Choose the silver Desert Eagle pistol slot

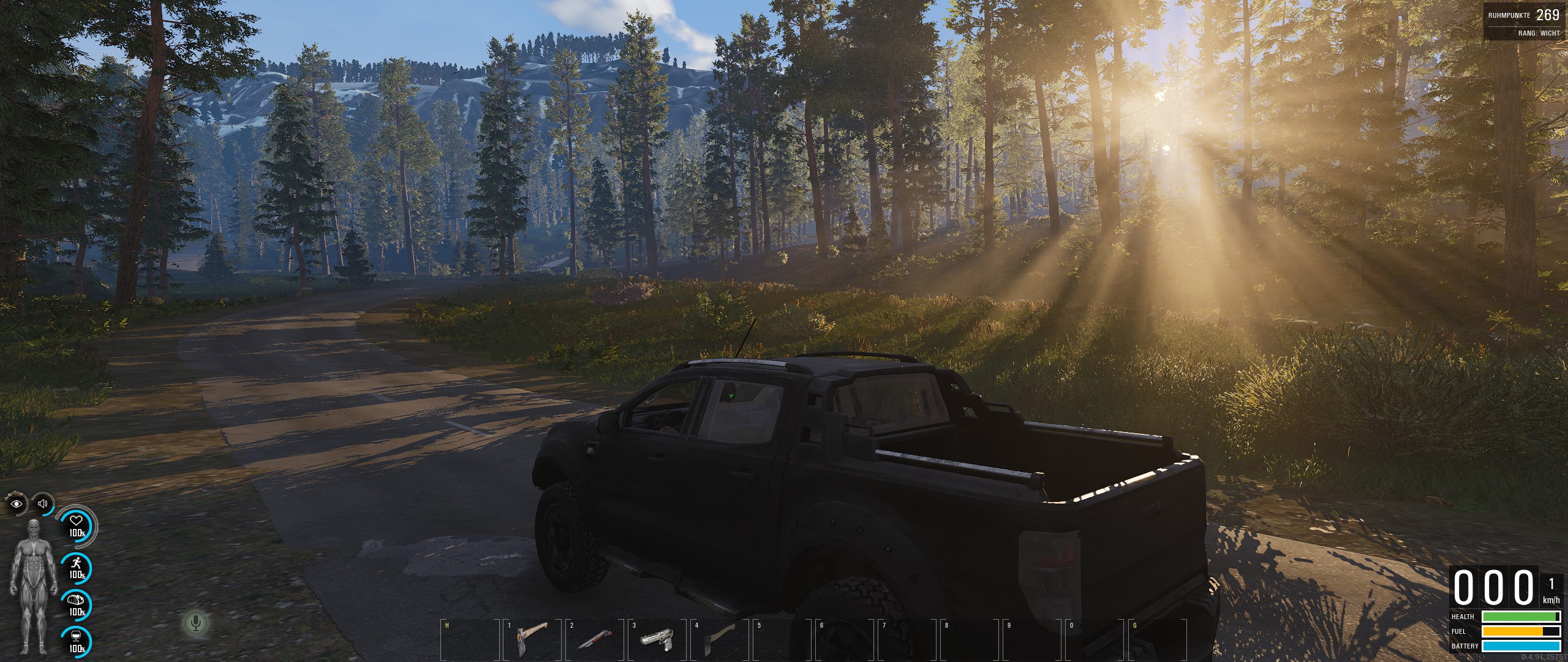coord(655,639)
